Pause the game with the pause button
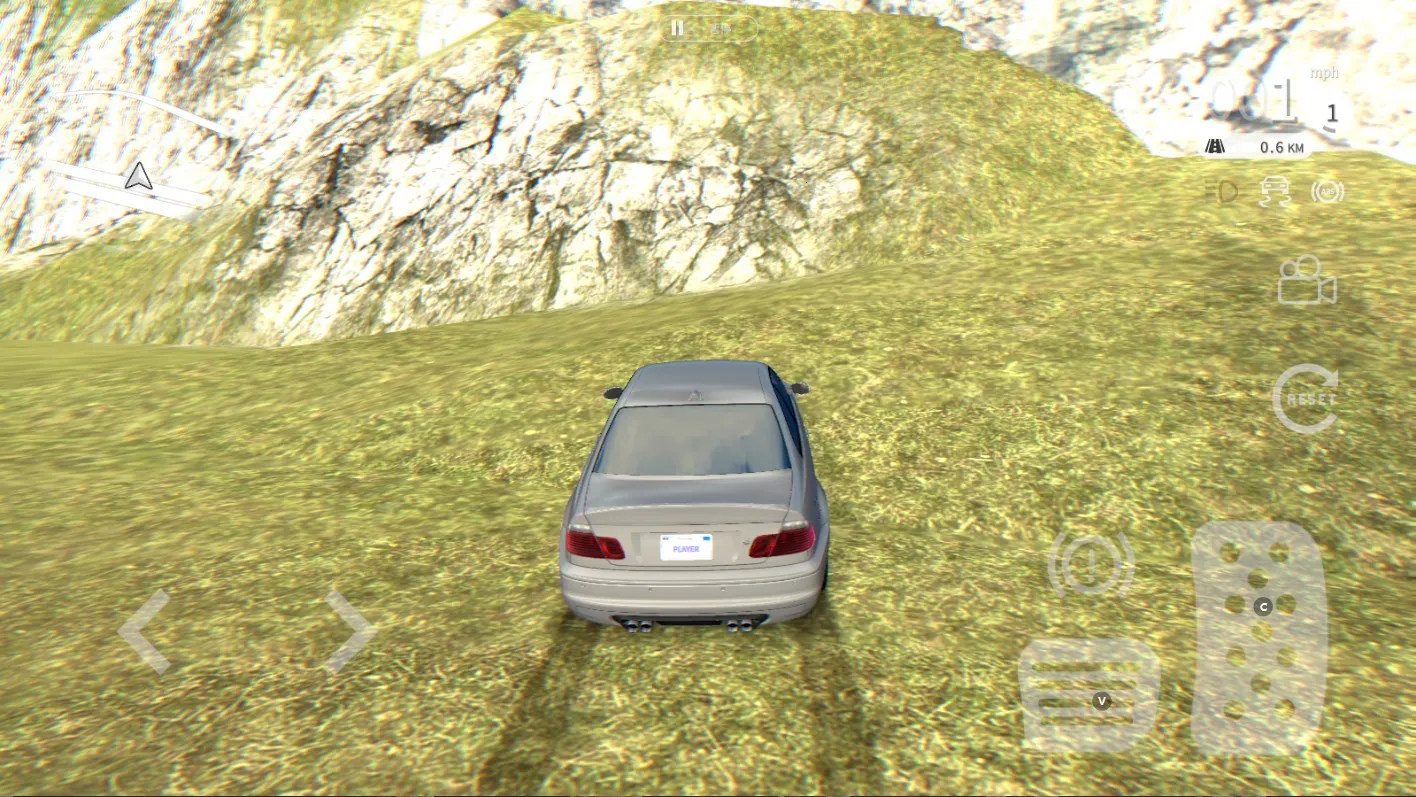Viewport: 1416px width, 797px height. [678, 29]
